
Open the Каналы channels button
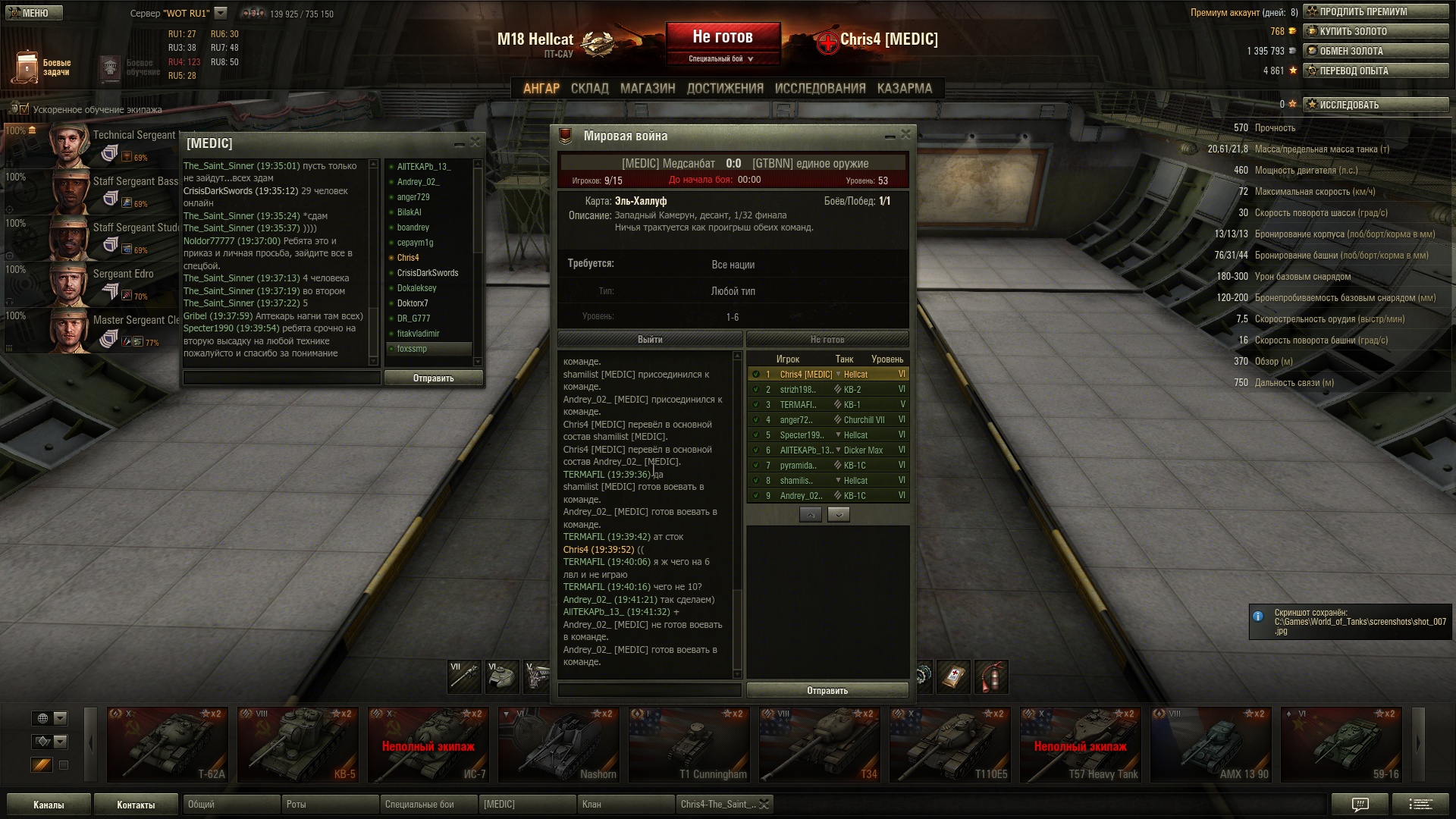(x=49, y=805)
